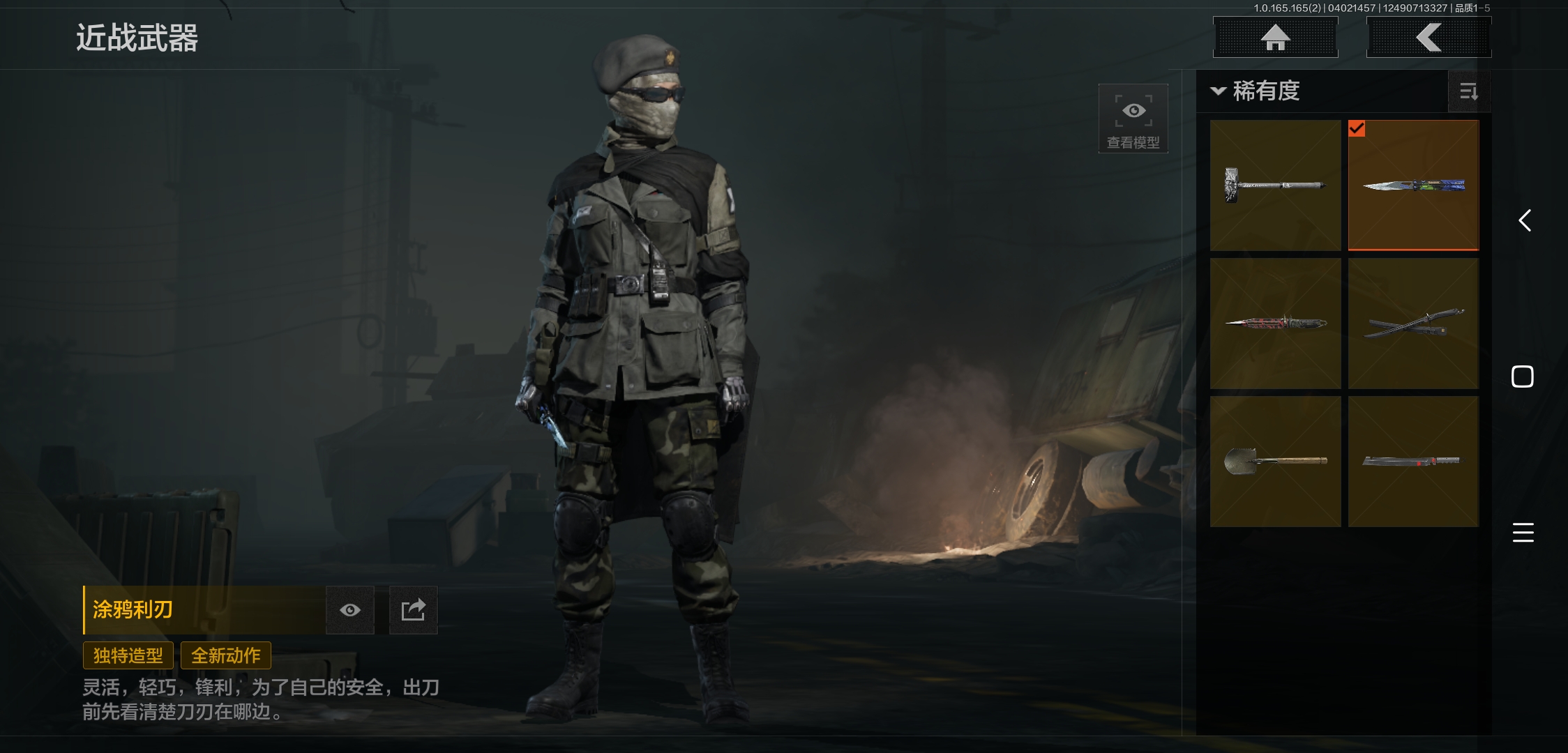Tap the Android home square button
1568x753 pixels.
pos(1523,376)
